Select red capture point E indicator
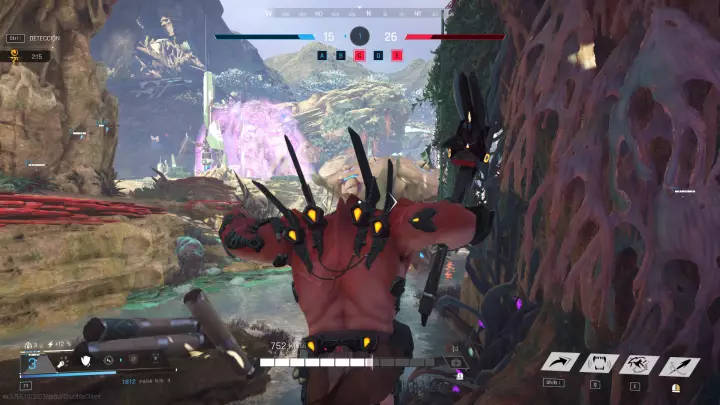 [x=397, y=55]
